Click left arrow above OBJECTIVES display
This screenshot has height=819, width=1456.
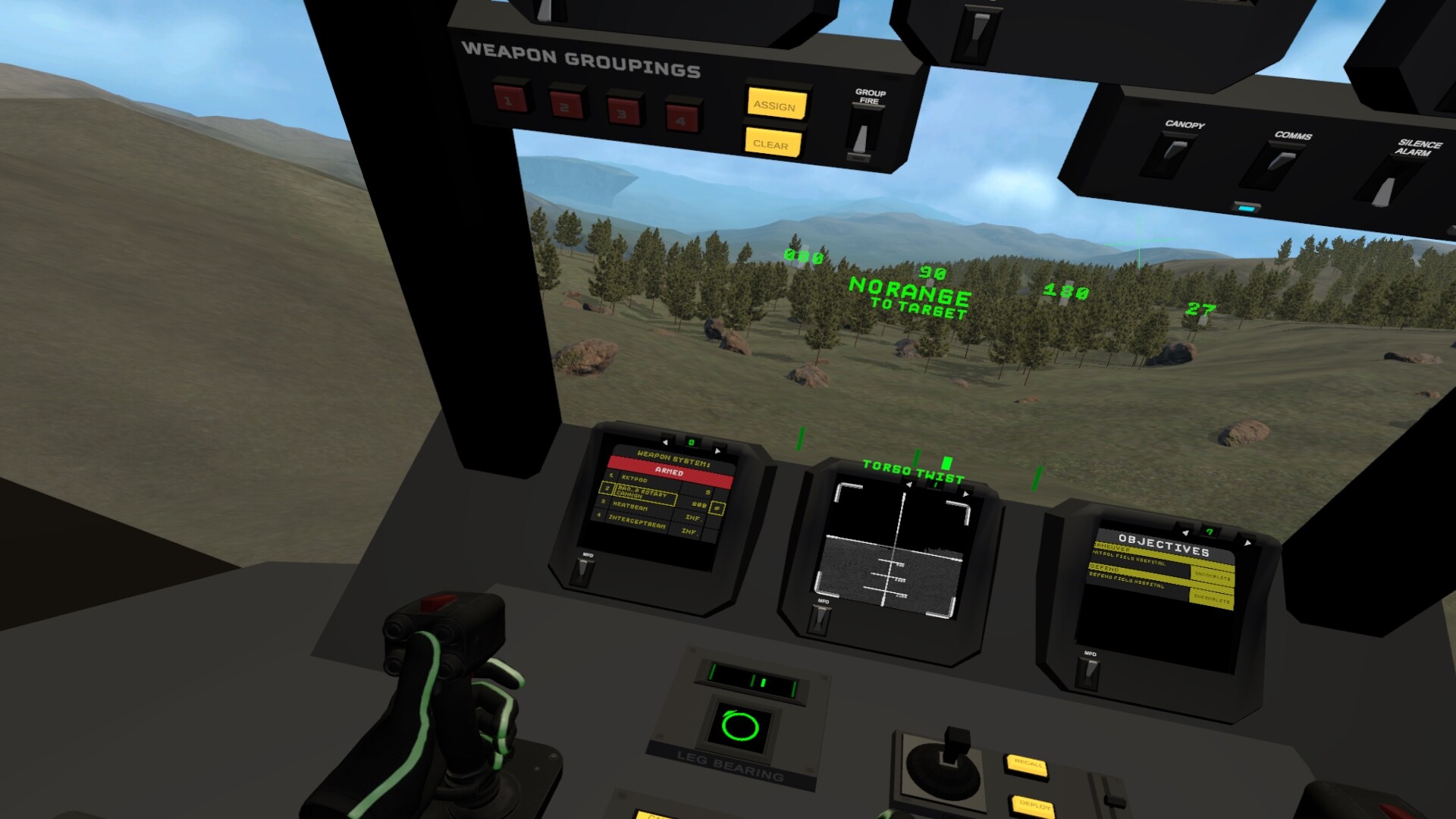point(1185,533)
